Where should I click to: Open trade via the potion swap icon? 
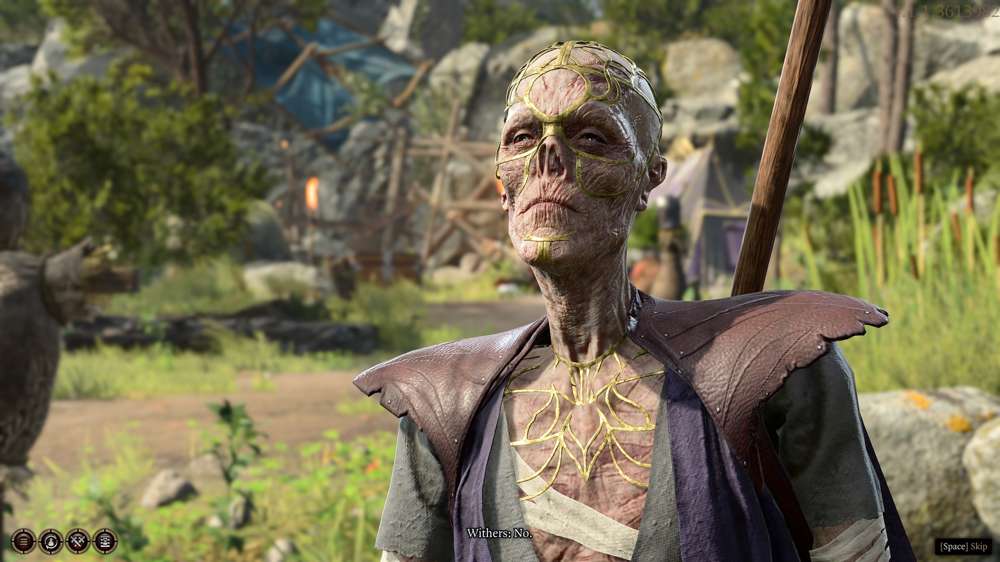tap(50, 541)
